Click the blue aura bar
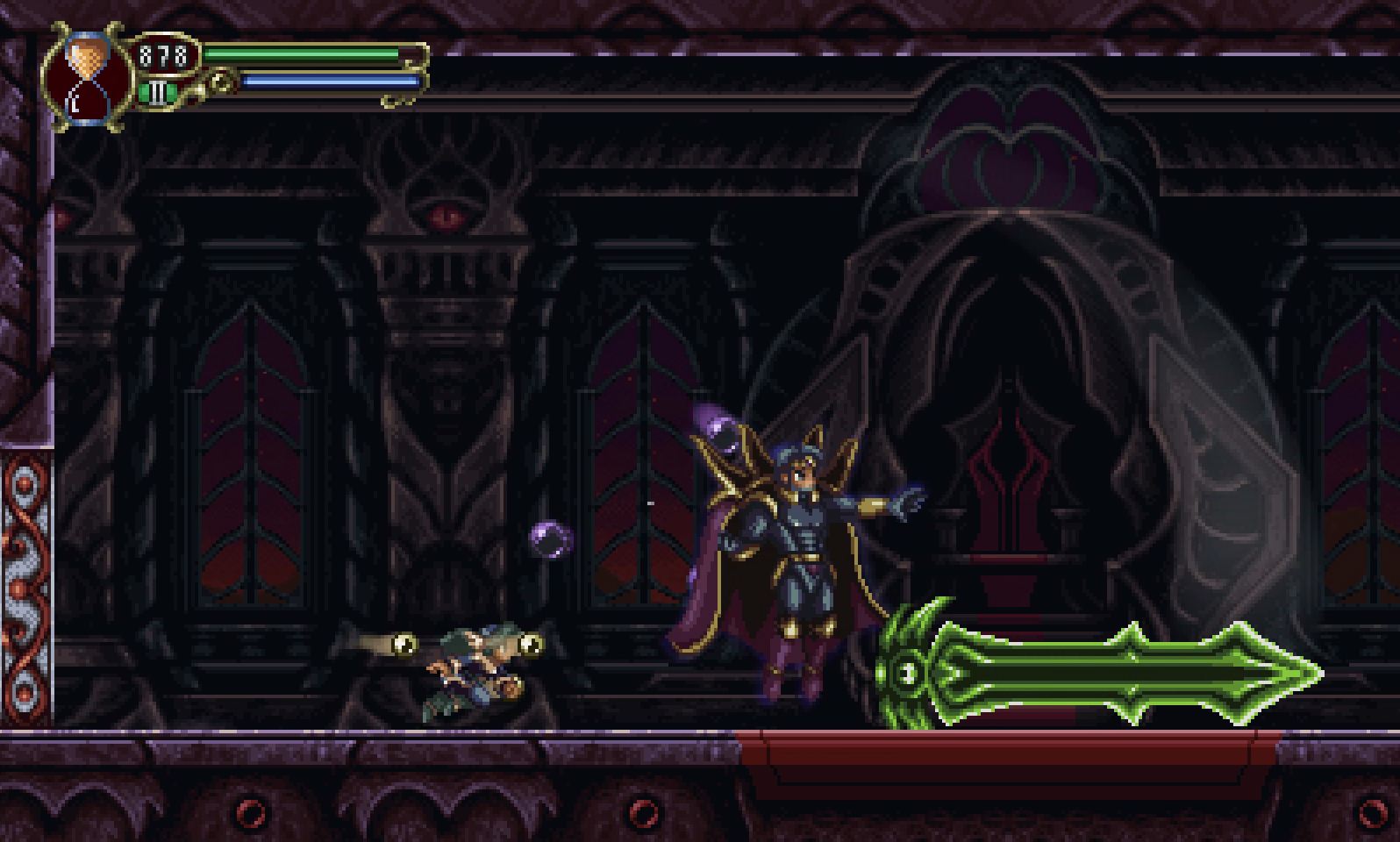Image resolution: width=1400 pixels, height=842 pixels. pos(329,79)
